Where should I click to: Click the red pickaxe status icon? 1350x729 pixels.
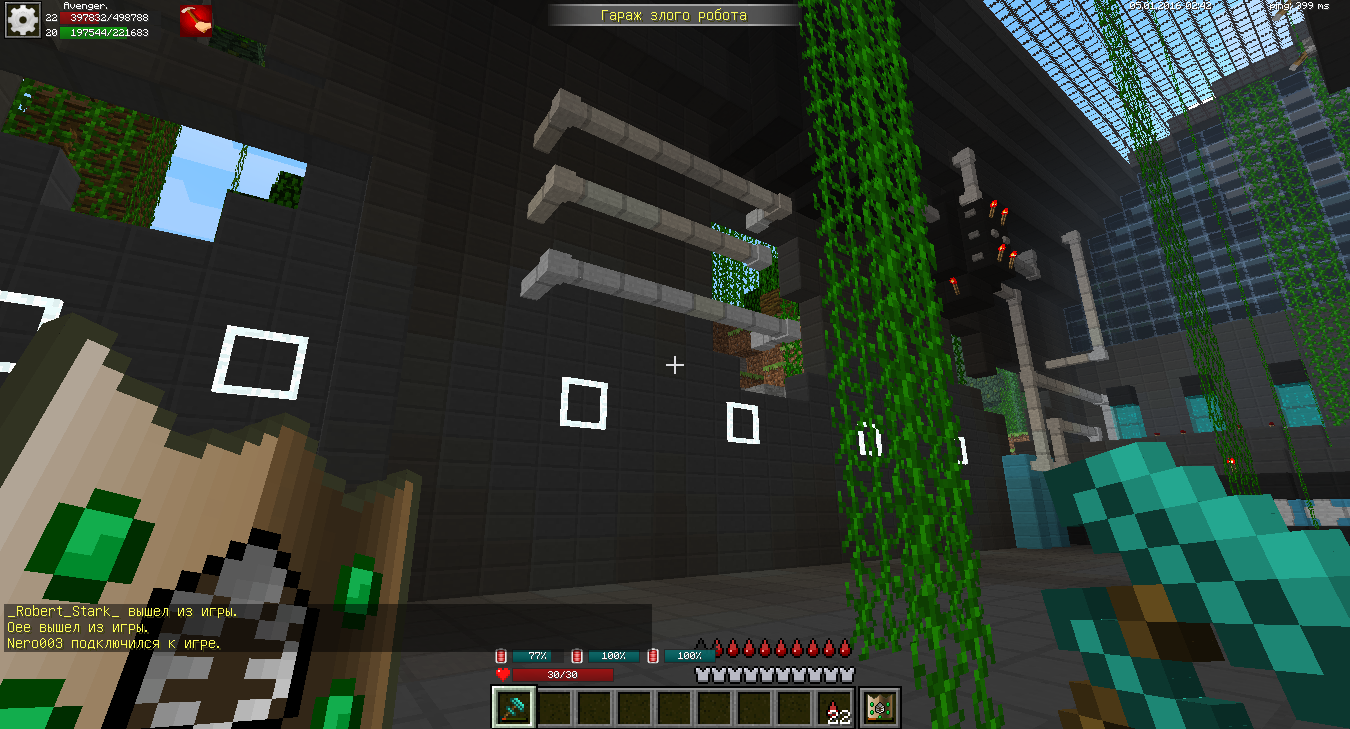195,20
